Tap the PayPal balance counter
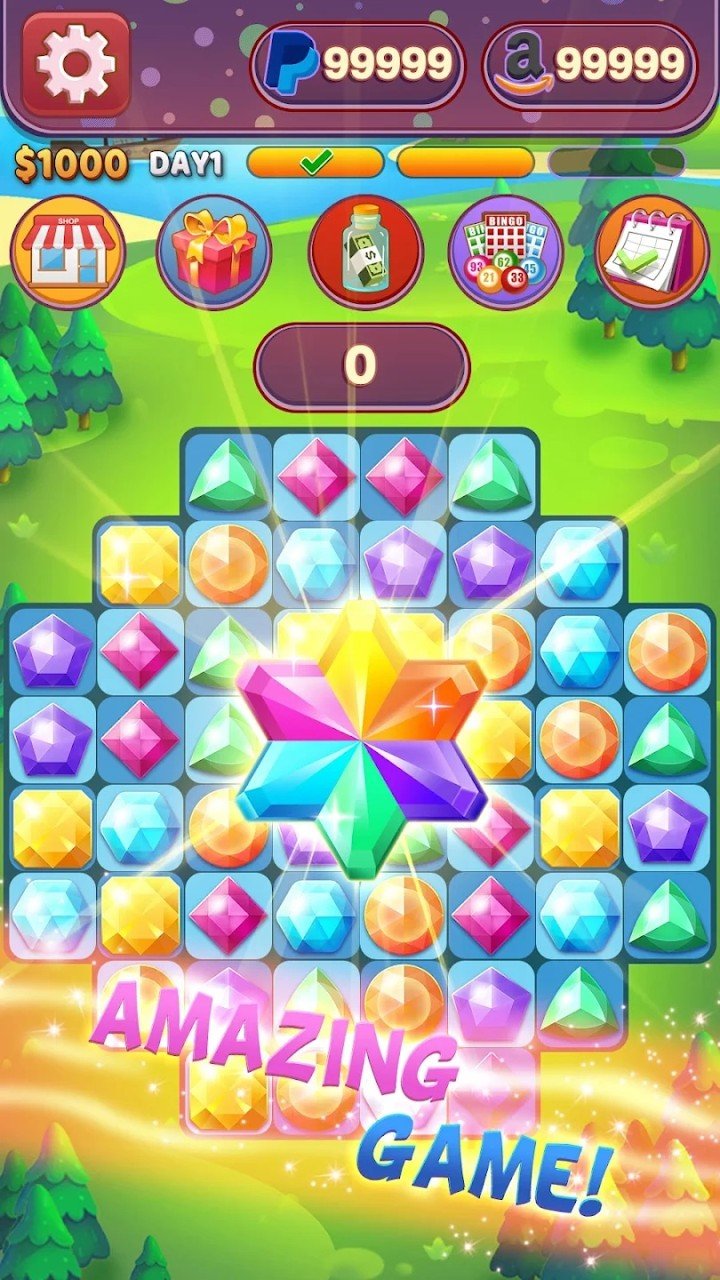The image size is (720, 1280). click(357, 66)
